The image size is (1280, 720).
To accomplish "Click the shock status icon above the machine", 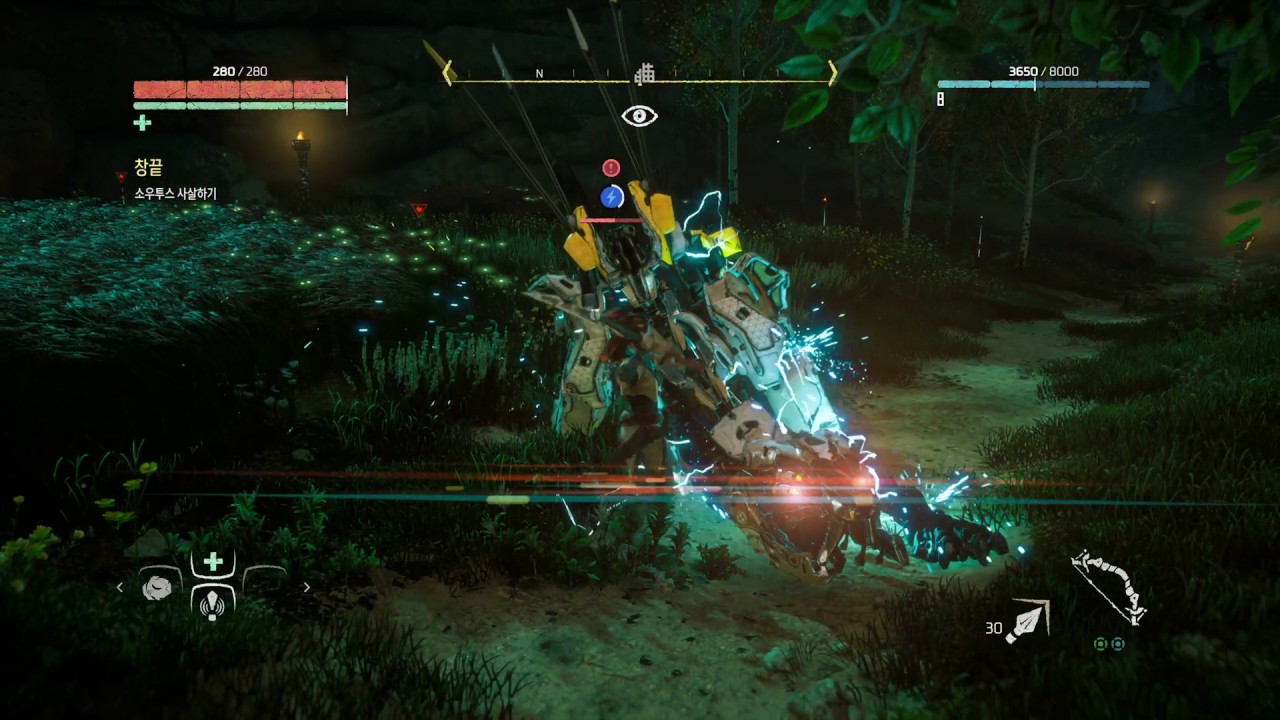I will pos(612,196).
